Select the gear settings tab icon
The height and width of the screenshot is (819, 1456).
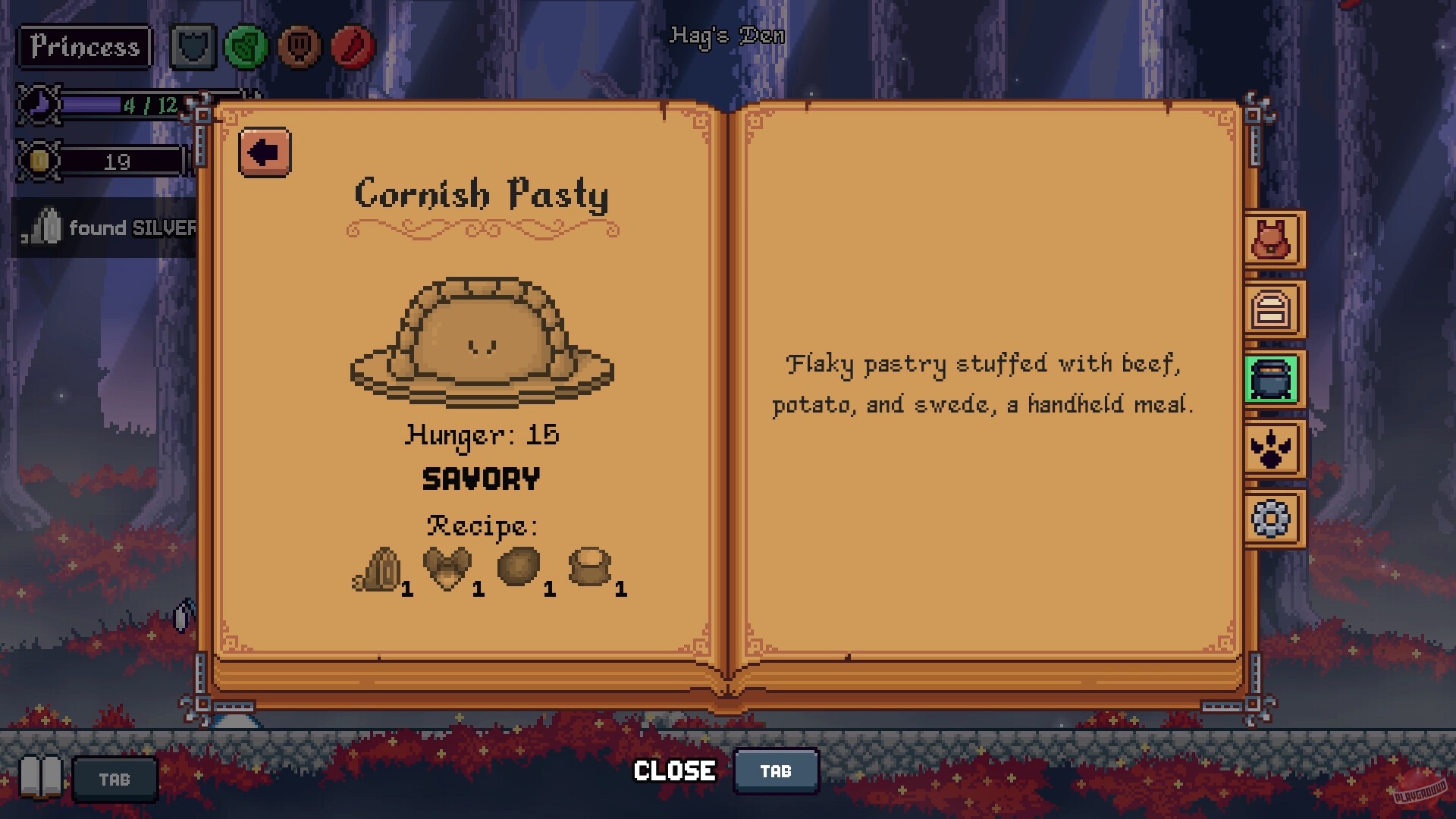coord(1270,519)
